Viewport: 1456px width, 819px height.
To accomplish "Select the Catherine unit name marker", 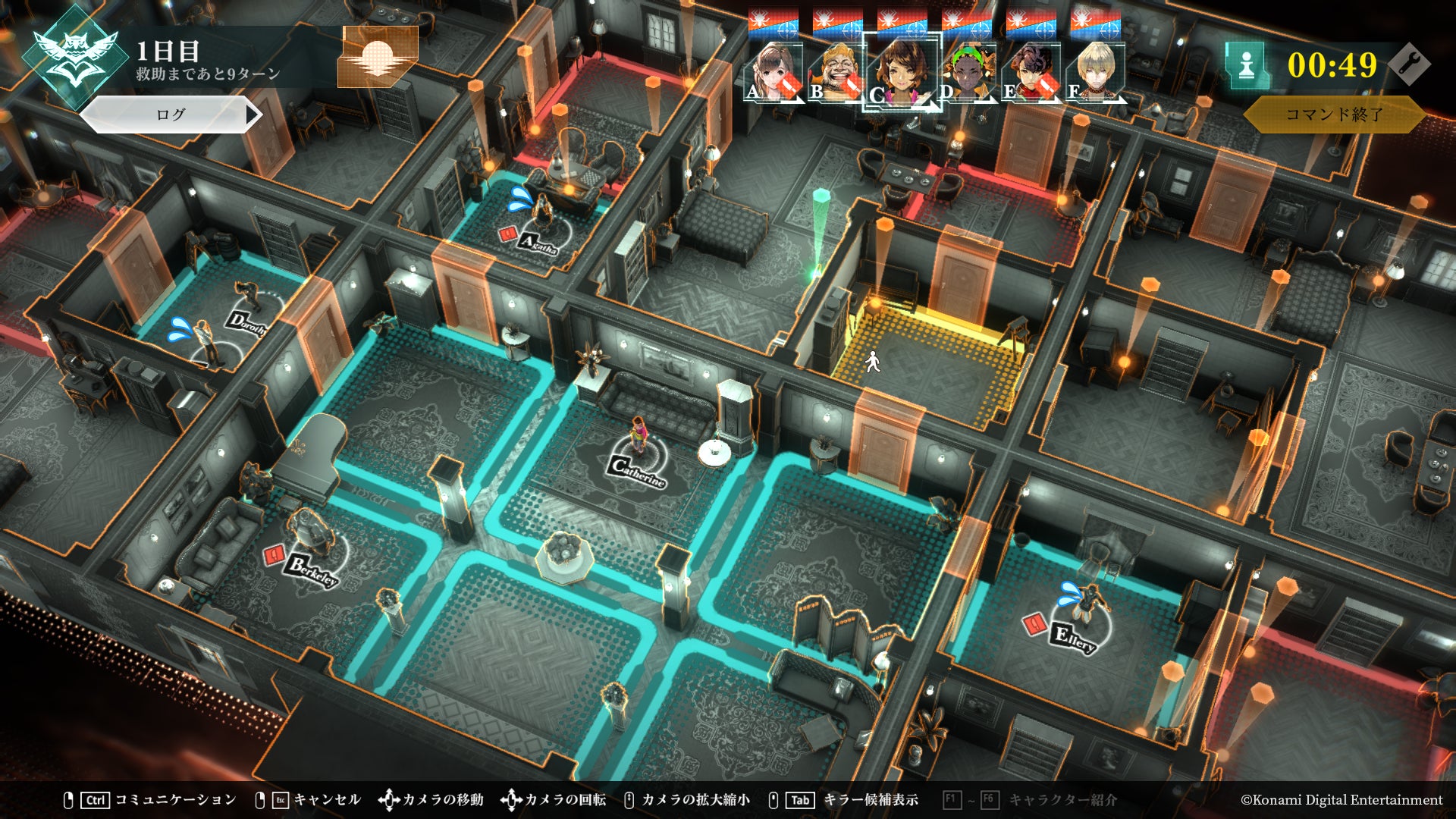I will (x=638, y=471).
